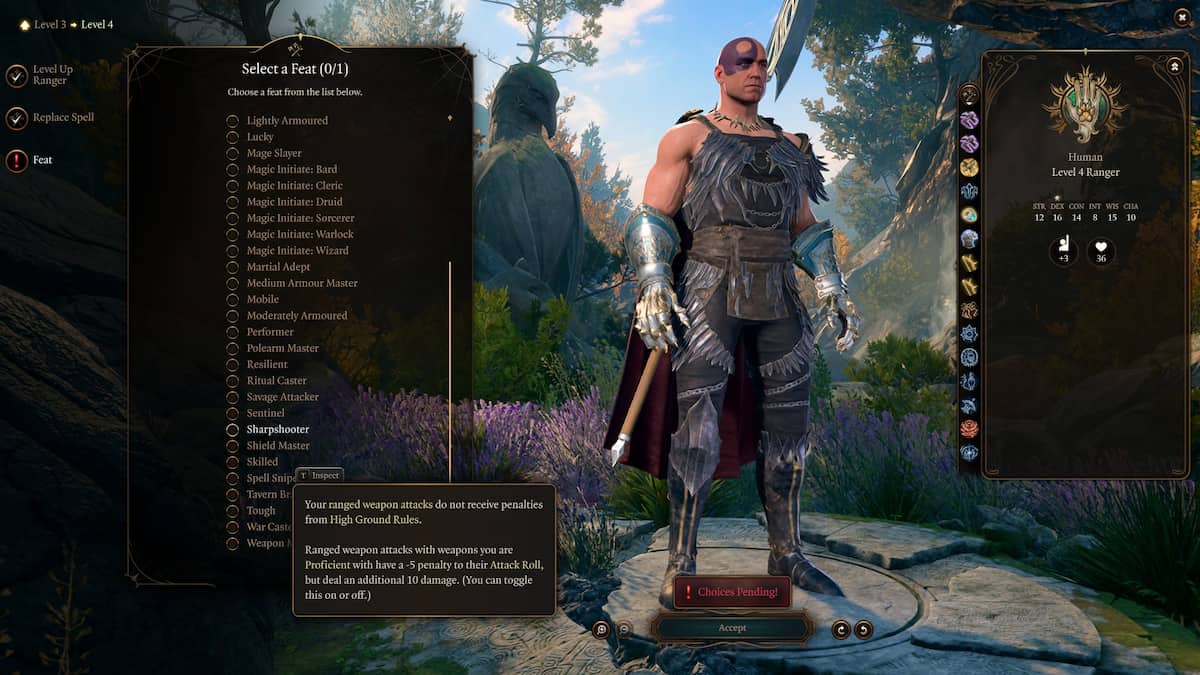1200x675 pixels.
Task: Confirm level up with the Accept button
Action: click(x=731, y=628)
